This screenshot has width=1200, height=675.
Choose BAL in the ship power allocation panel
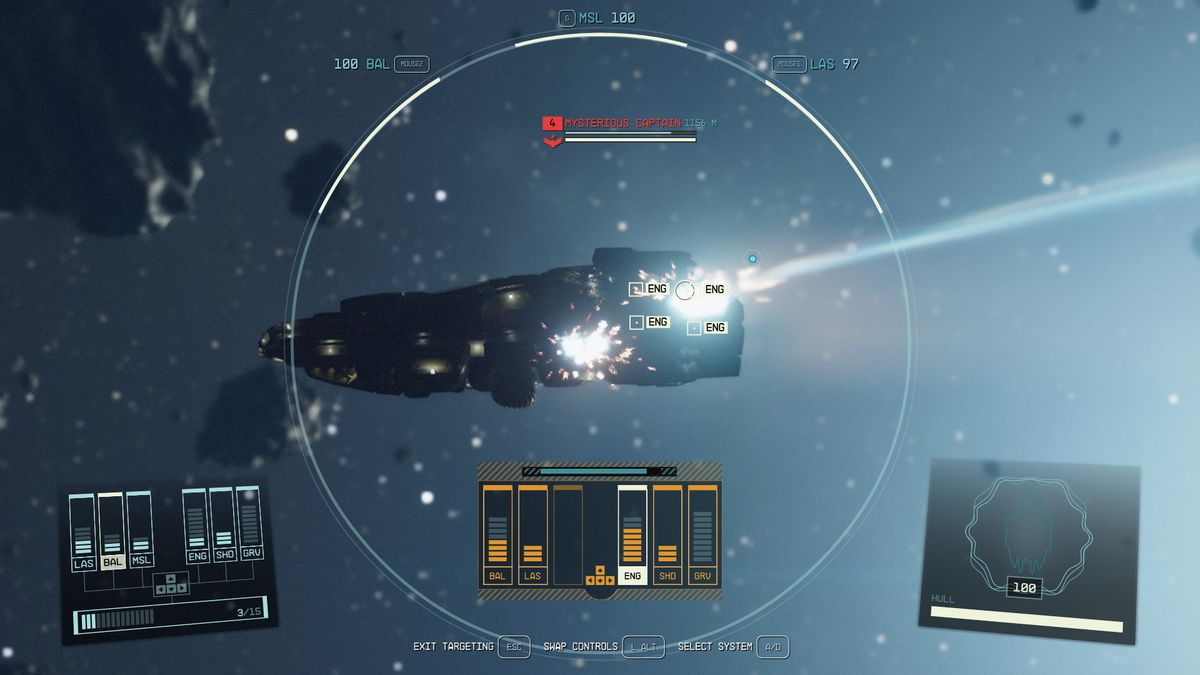coord(112,562)
